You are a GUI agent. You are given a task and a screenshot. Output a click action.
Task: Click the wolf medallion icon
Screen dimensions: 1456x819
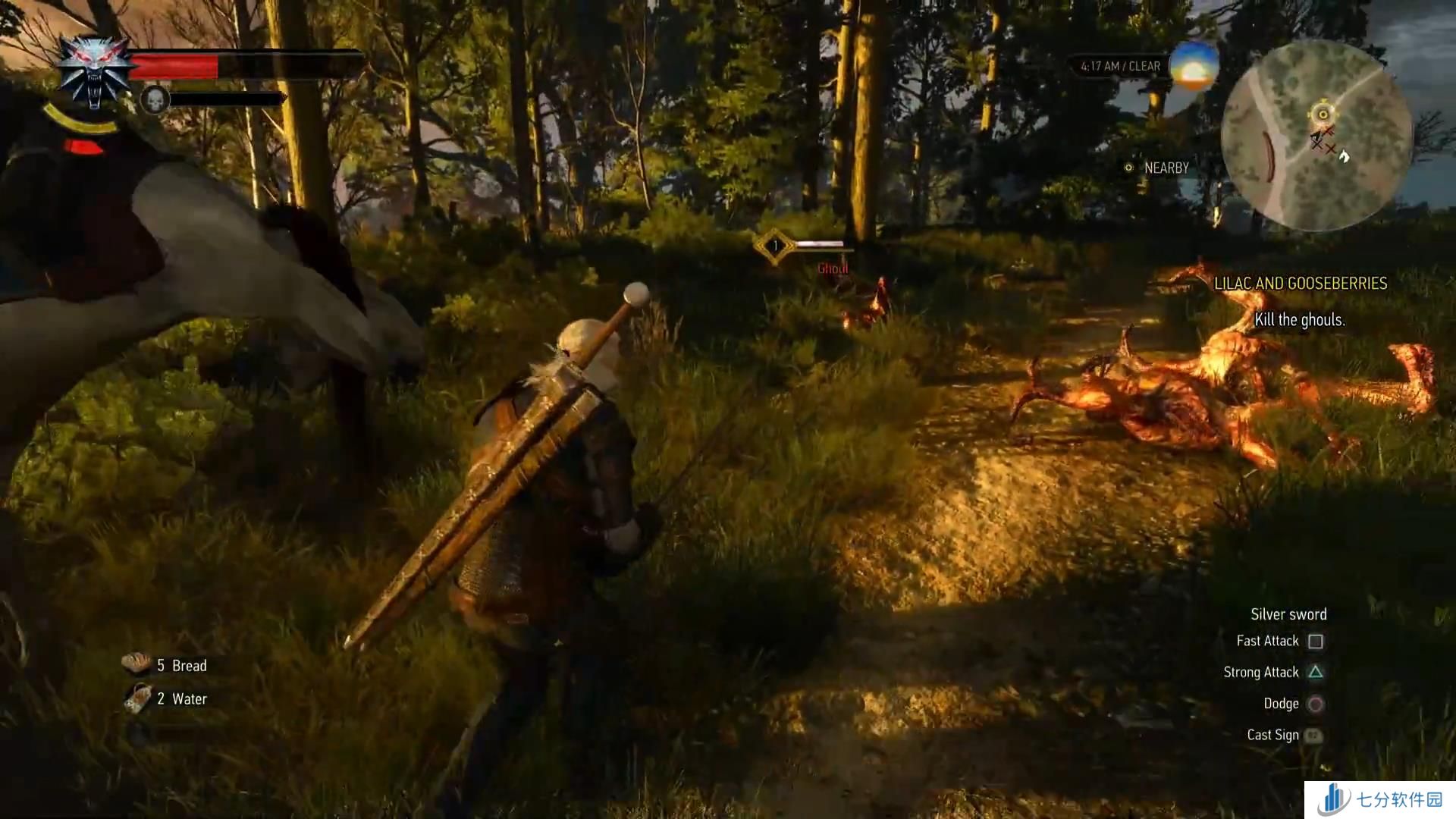click(x=95, y=72)
